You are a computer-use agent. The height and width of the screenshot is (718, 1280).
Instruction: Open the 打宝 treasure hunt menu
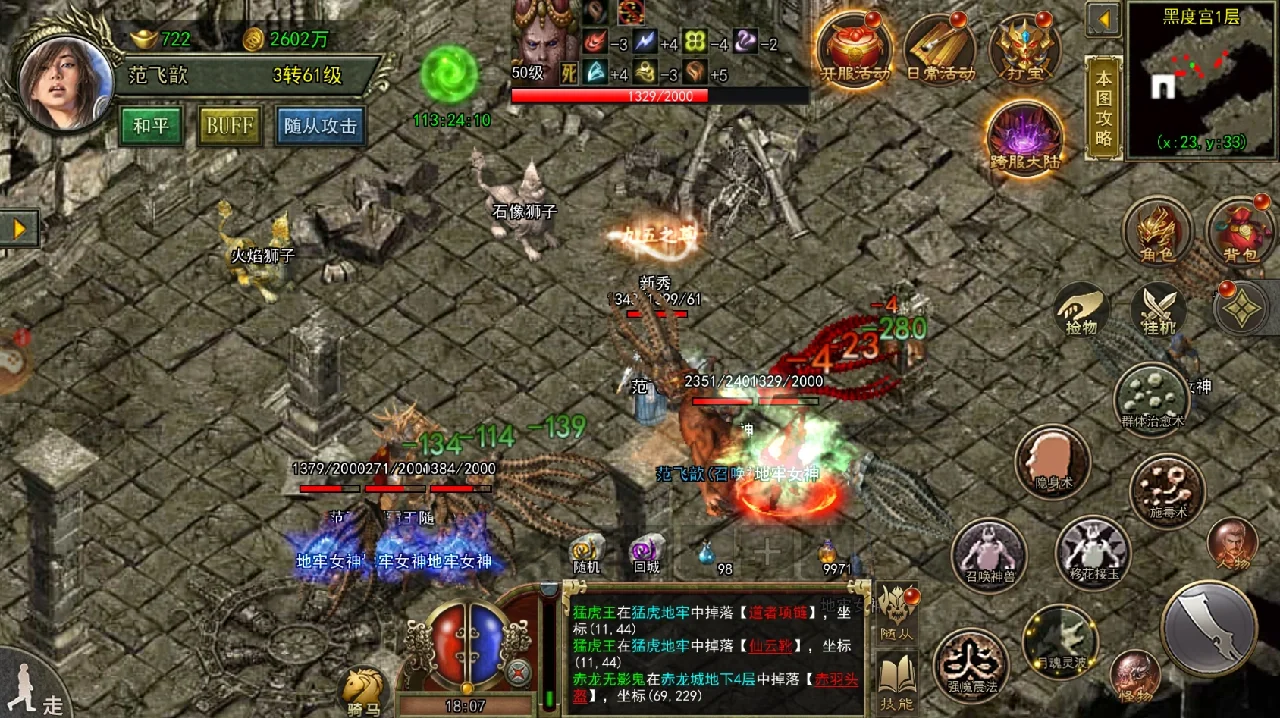(1025, 48)
